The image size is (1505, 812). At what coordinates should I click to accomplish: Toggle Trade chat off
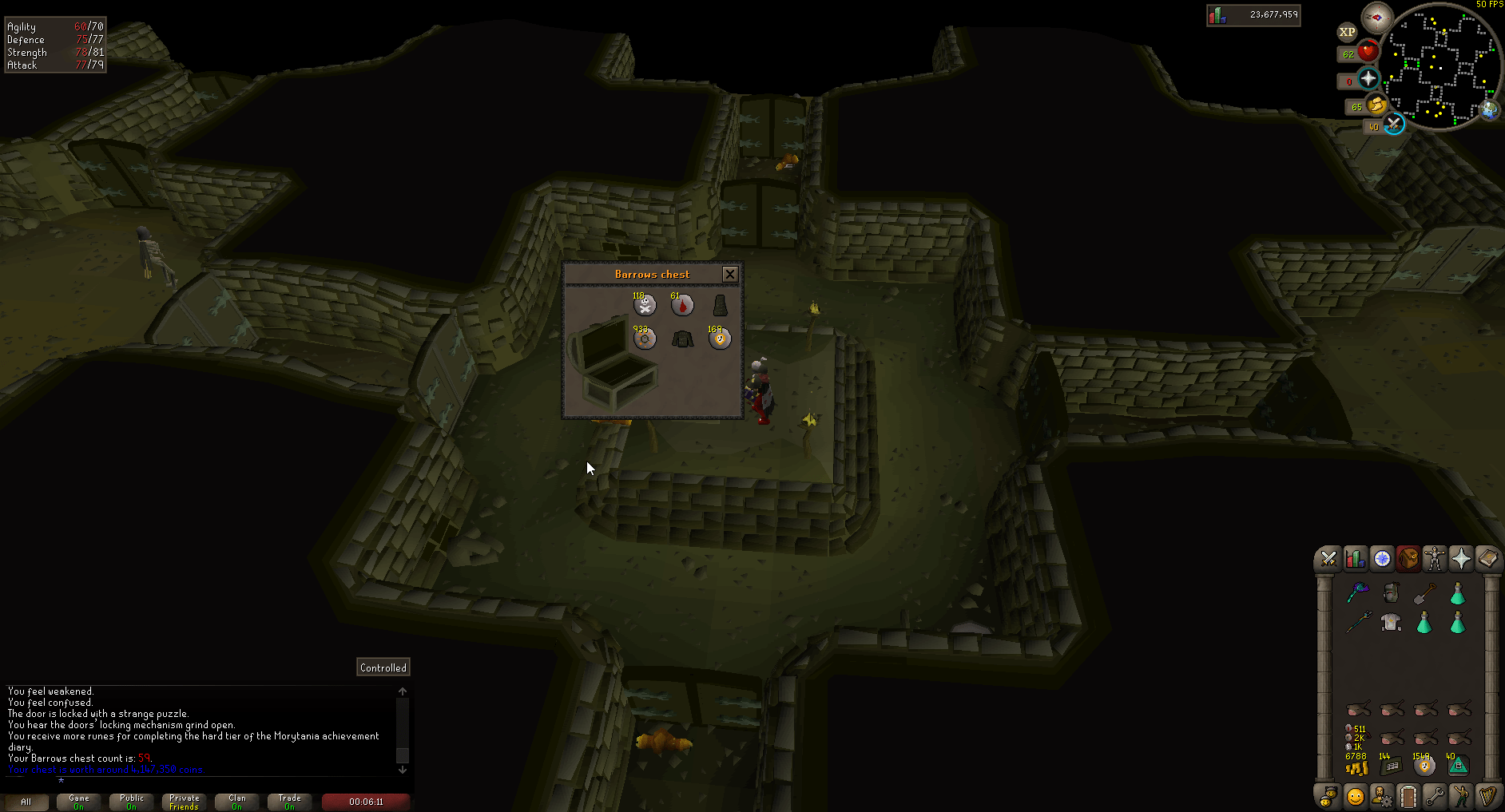click(289, 802)
